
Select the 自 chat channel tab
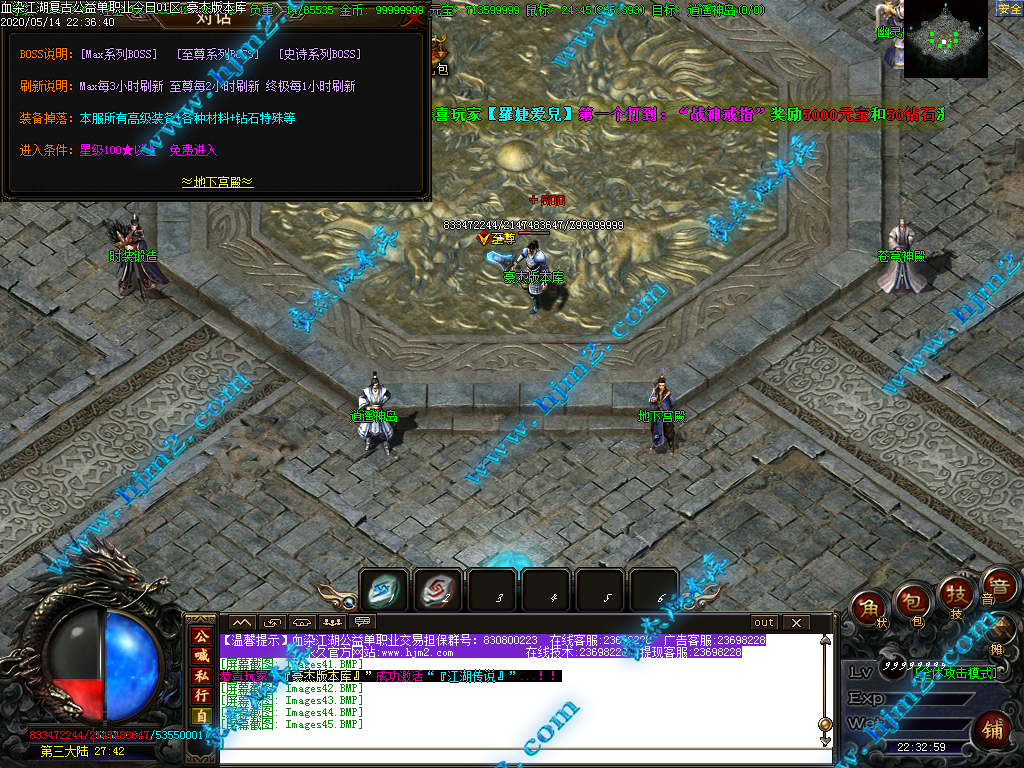click(x=201, y=716)
